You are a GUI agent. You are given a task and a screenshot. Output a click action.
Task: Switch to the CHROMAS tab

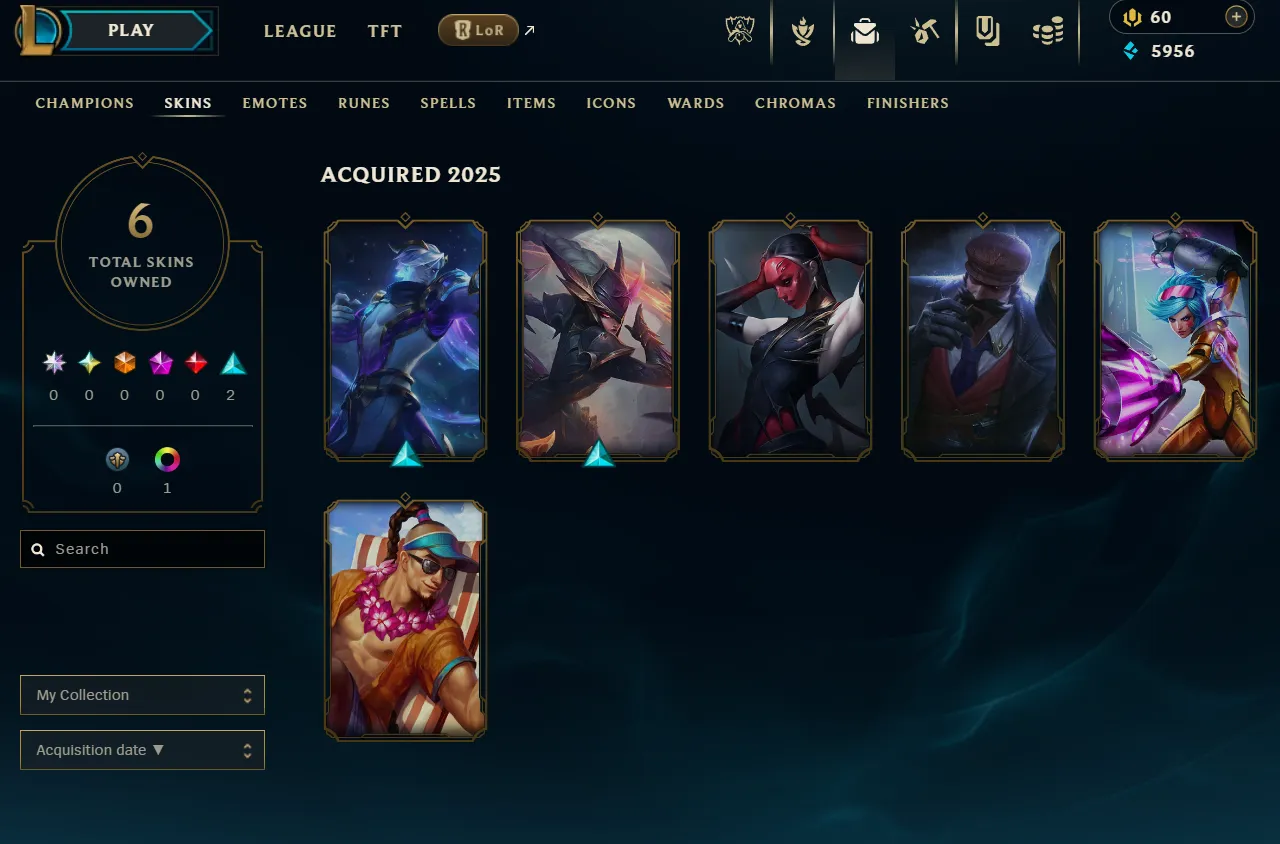click(x=795, y=103)
